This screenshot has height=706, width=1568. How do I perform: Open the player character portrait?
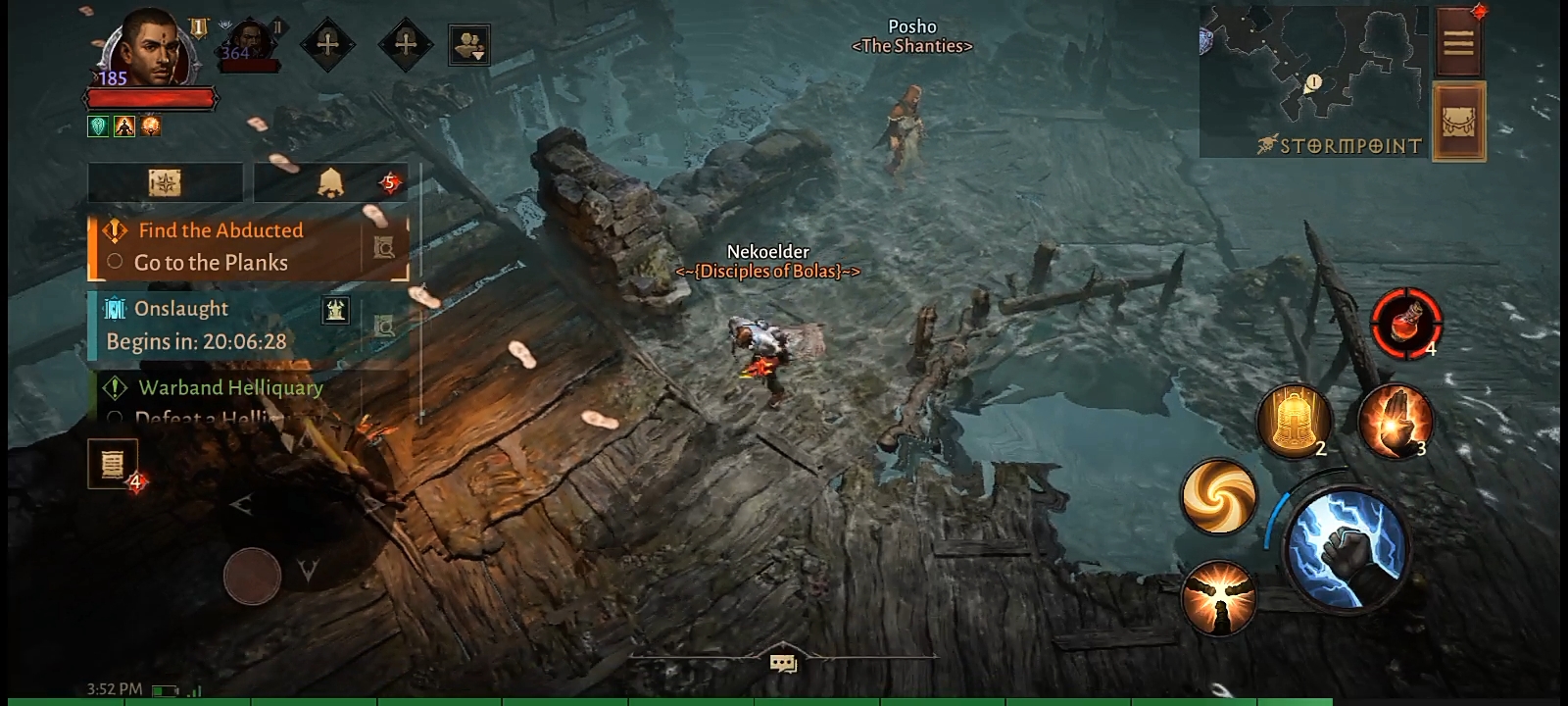pyautogui.click(x=149, y=49)
